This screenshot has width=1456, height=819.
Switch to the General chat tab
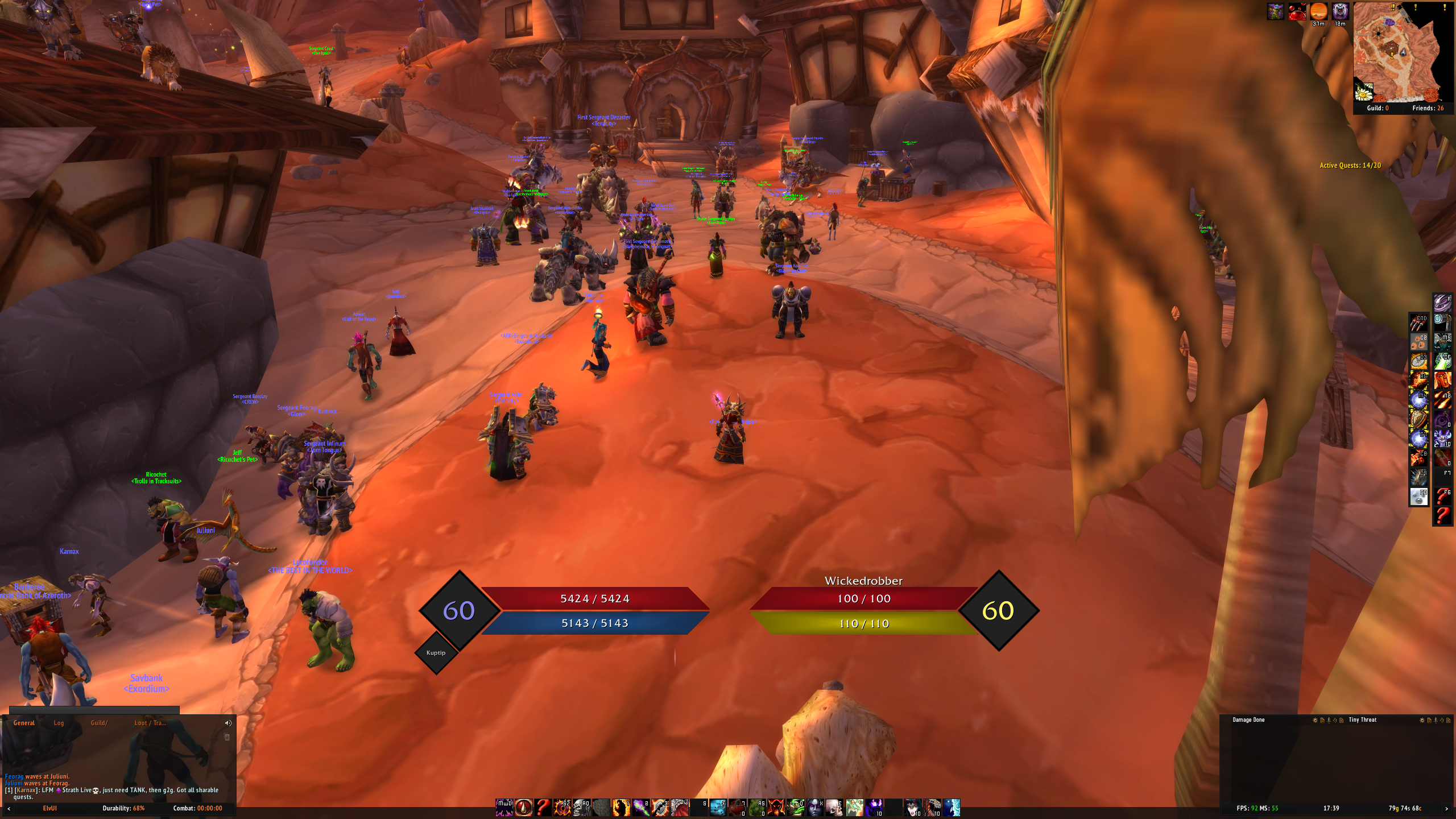pyautogui.click(x=24, y=723)
